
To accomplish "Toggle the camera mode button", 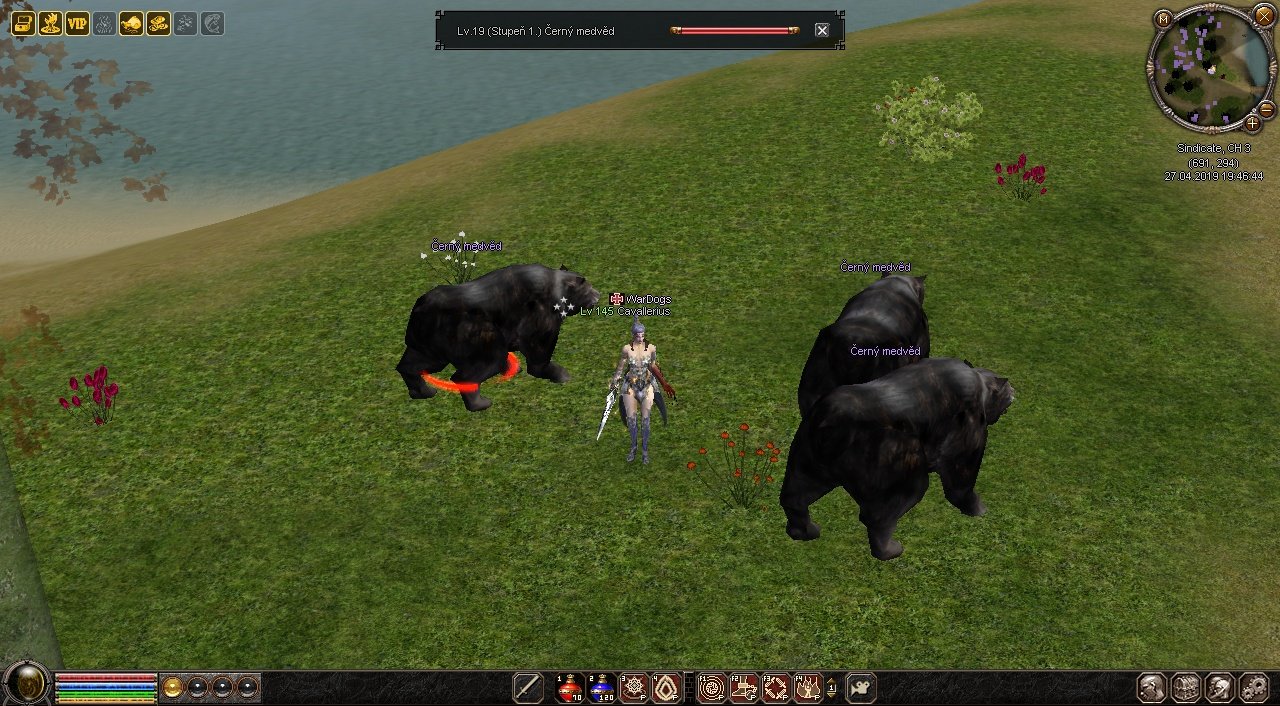I will click(861, 688).
